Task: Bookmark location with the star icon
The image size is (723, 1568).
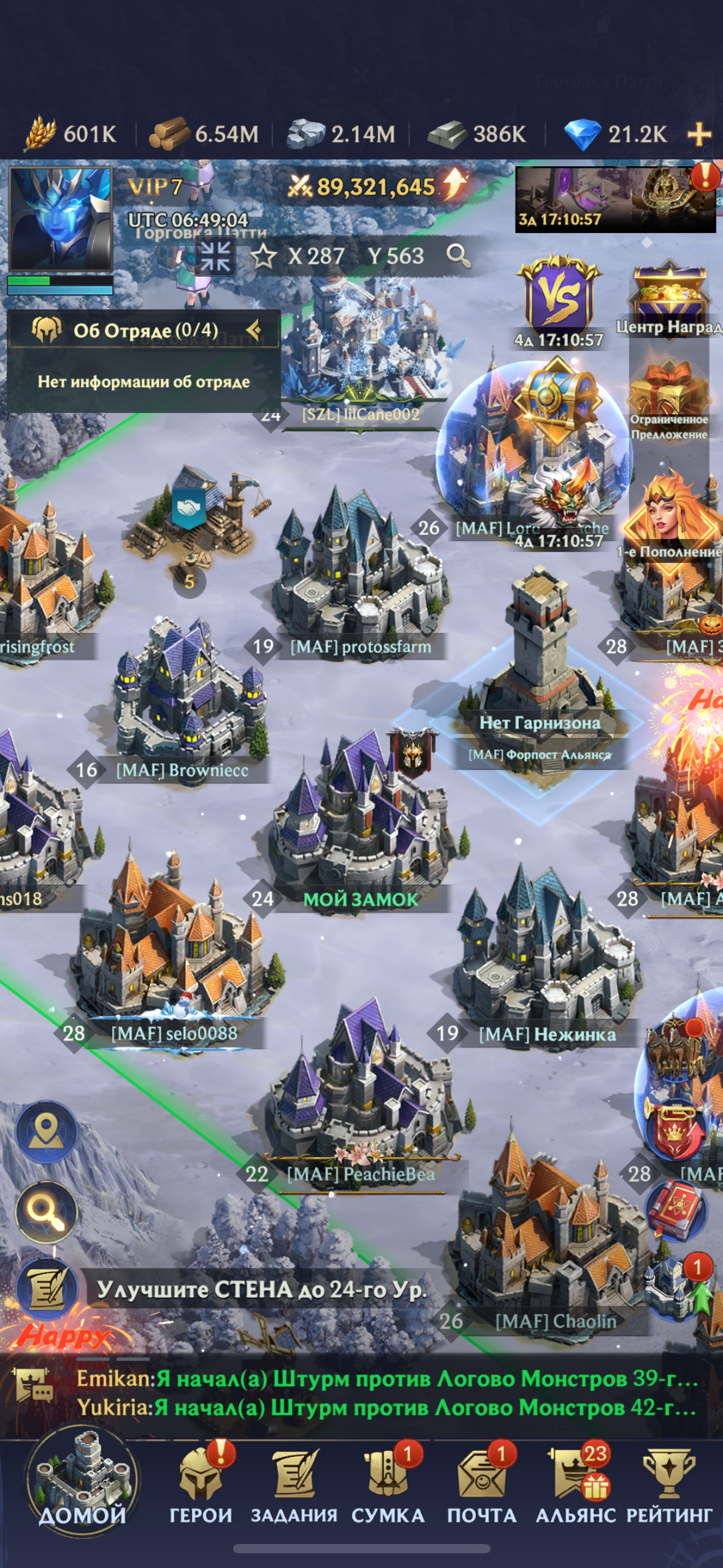Action: 264,256
